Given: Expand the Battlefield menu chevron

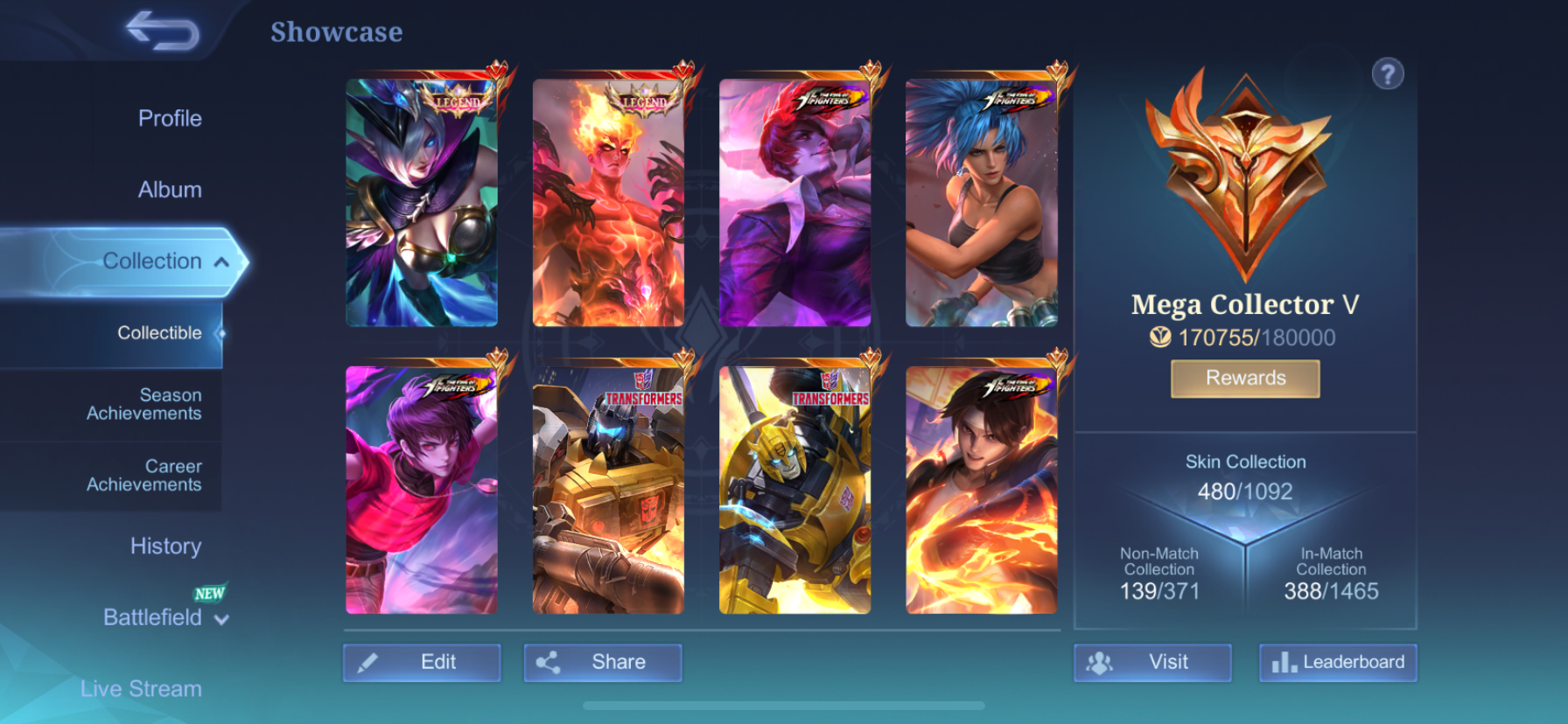Looking at the screenshot, I should [x=221, y=619].
